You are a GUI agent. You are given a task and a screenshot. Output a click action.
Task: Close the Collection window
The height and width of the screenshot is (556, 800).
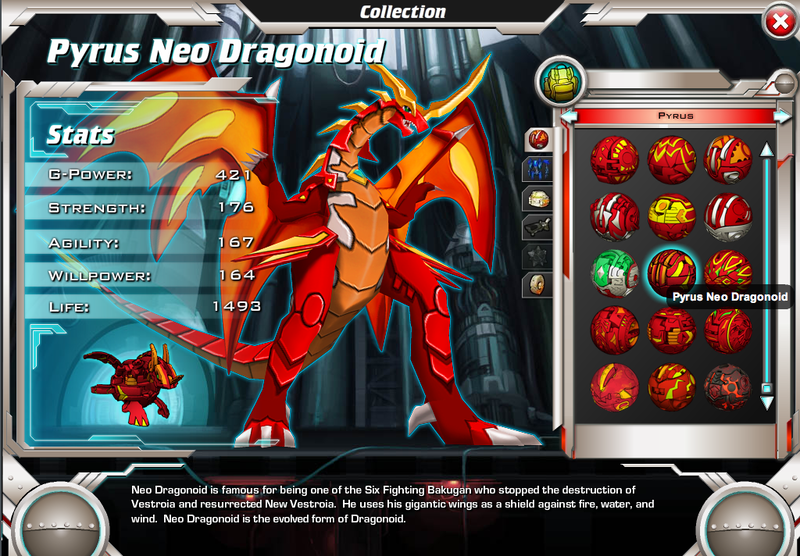[779, 21]
